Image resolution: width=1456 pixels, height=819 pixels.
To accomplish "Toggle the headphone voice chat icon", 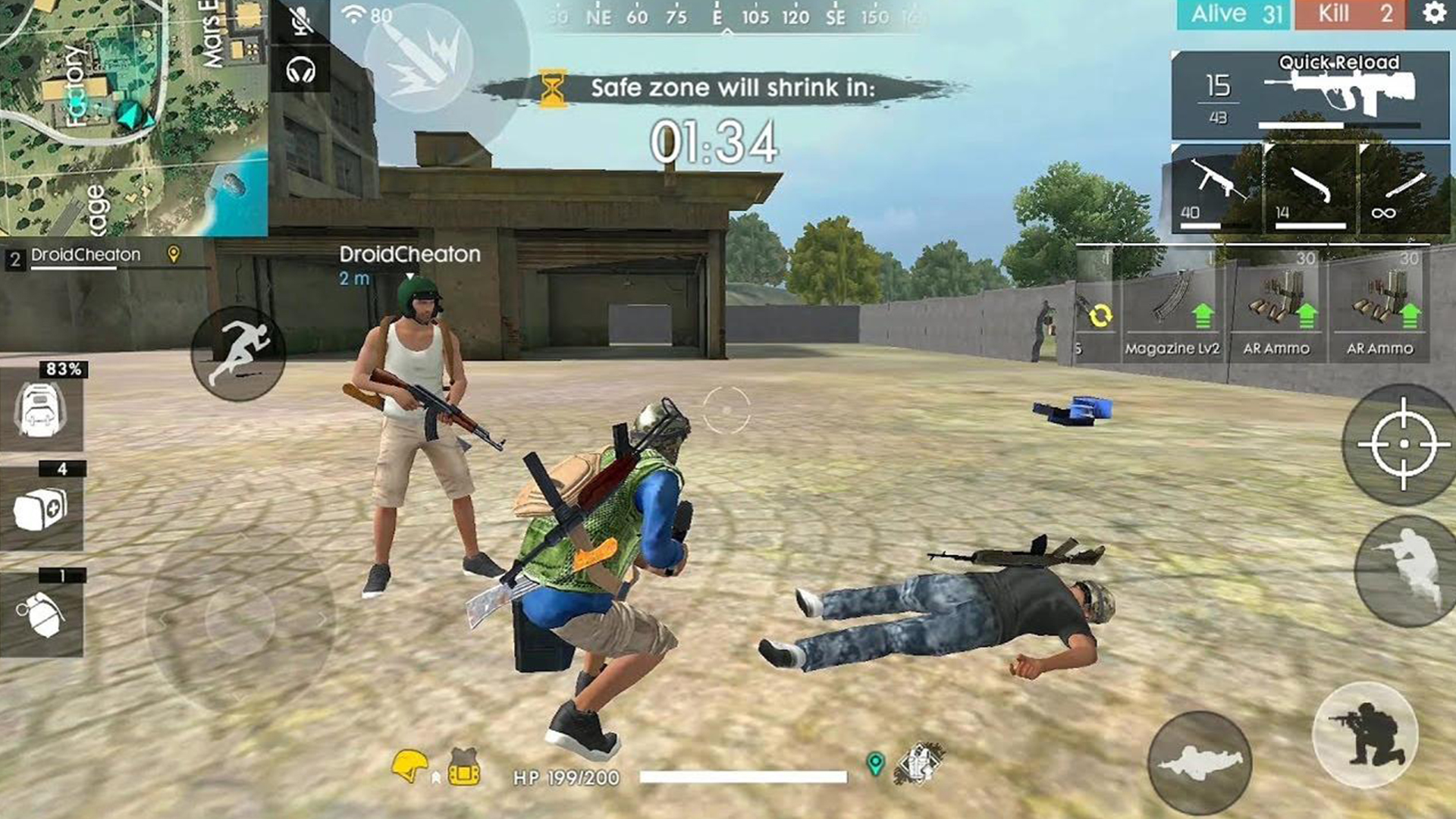I will coord(303,72).
